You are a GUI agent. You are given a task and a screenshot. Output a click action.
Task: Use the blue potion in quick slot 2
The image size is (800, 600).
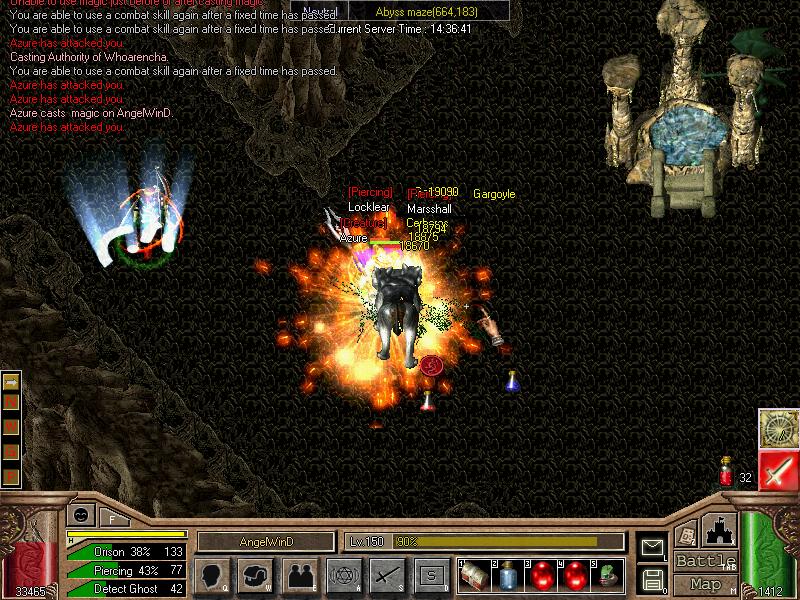(x=507, y=575)
